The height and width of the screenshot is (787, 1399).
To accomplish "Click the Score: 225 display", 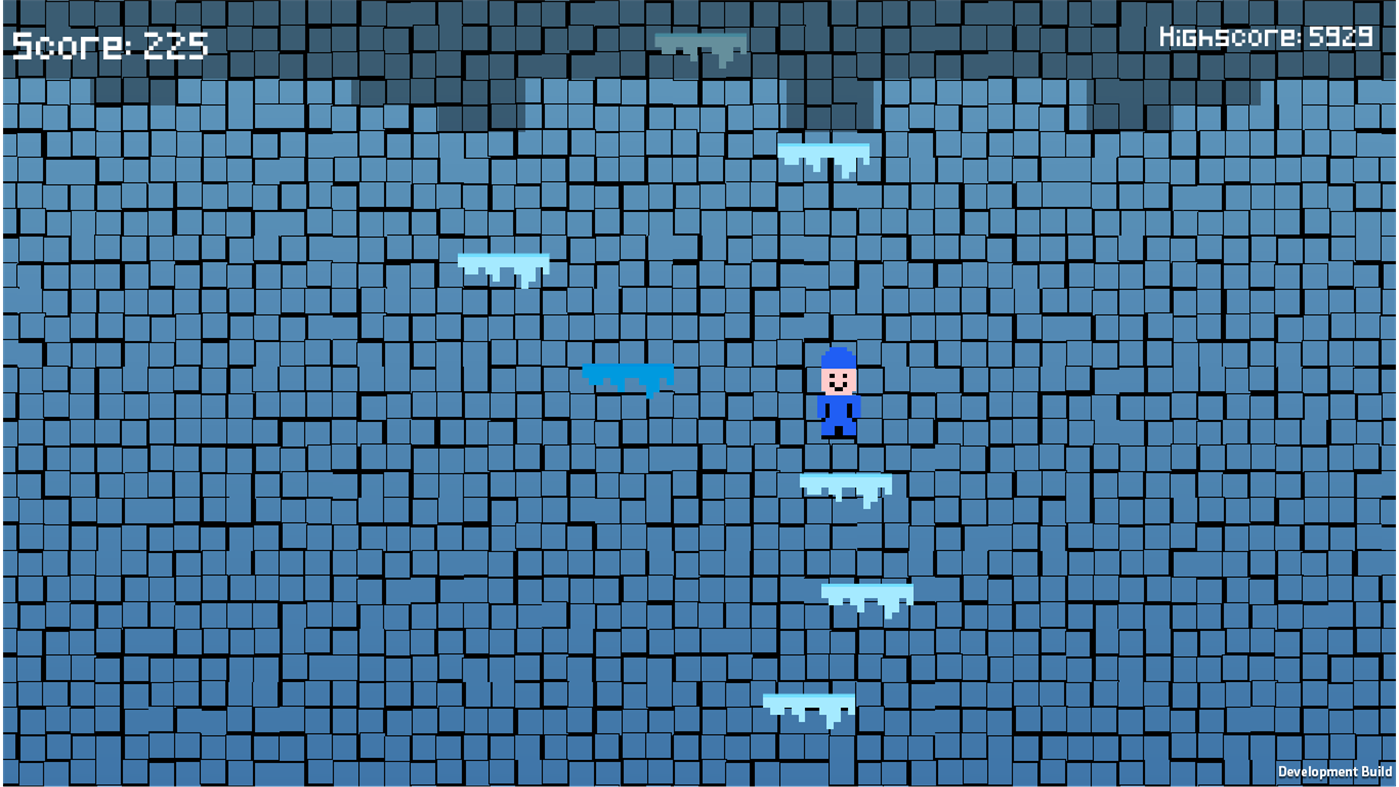I will click(110, 44).
